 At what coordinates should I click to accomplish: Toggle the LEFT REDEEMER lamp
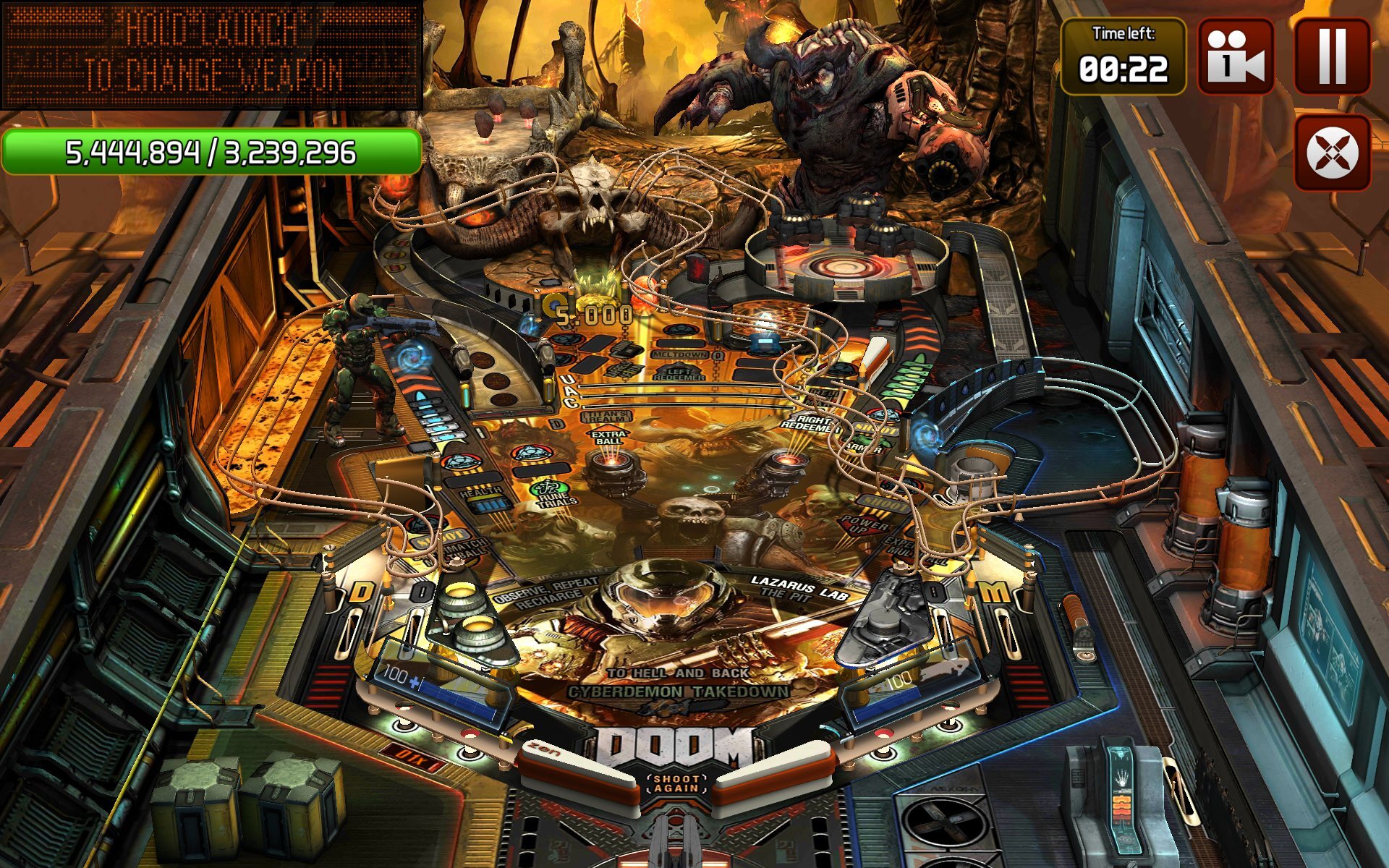[x=679, y=373]
